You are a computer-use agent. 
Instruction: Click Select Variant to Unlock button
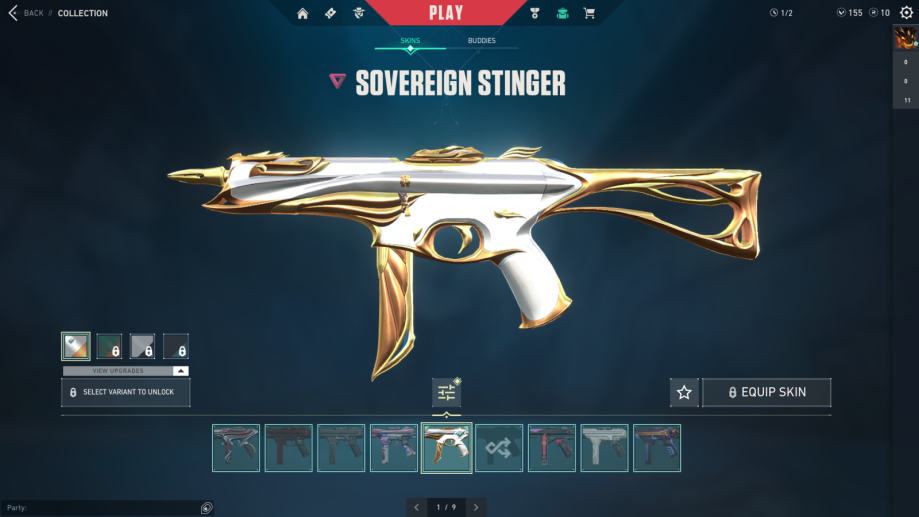coord(125,392)
